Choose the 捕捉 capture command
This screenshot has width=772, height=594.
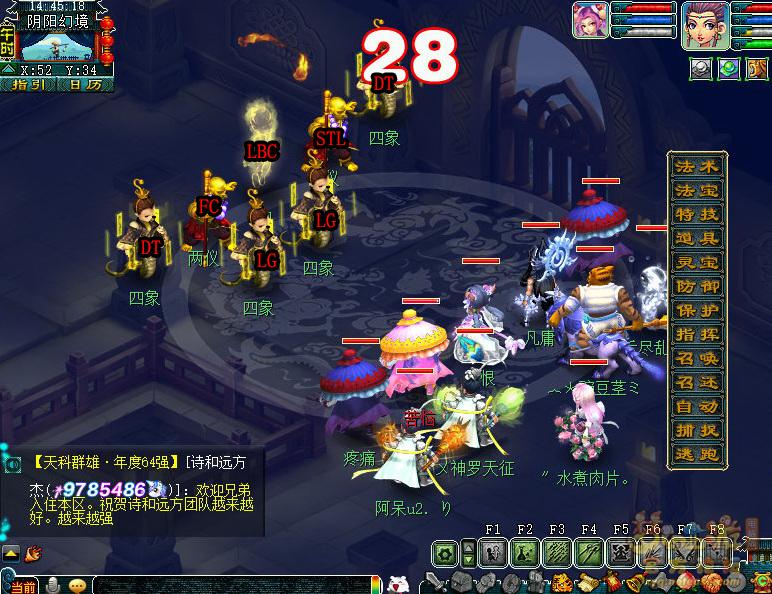[x=697, y=430]
